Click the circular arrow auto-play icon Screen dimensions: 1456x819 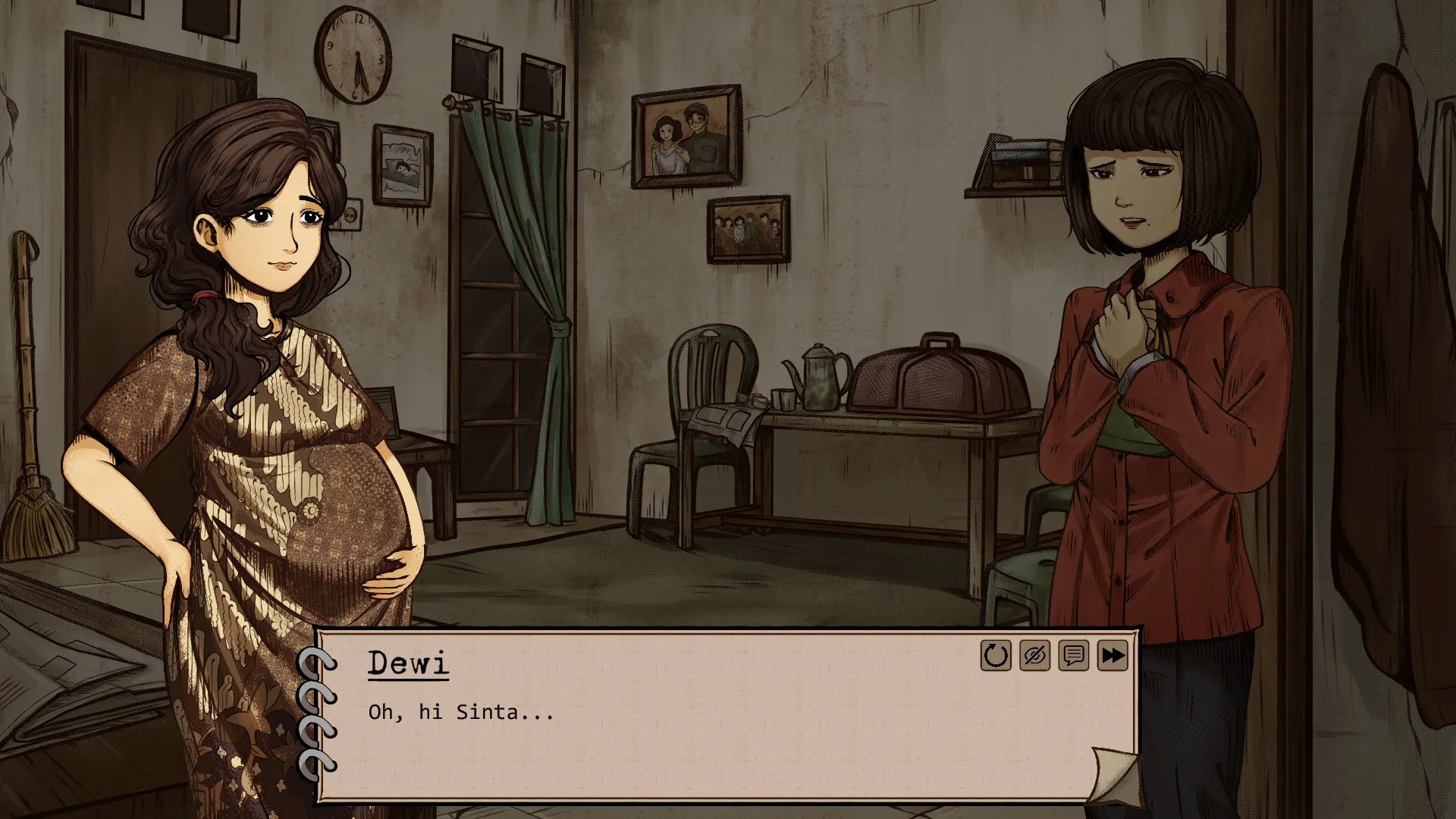[x=996, y=656]
